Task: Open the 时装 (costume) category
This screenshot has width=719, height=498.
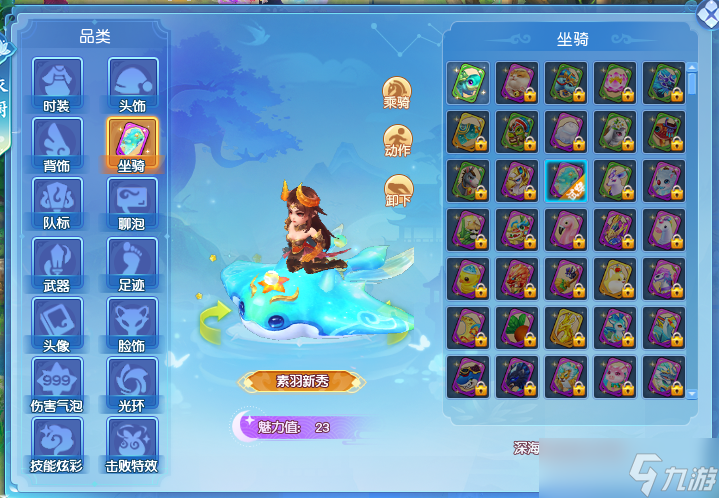Action: (56, 82)
